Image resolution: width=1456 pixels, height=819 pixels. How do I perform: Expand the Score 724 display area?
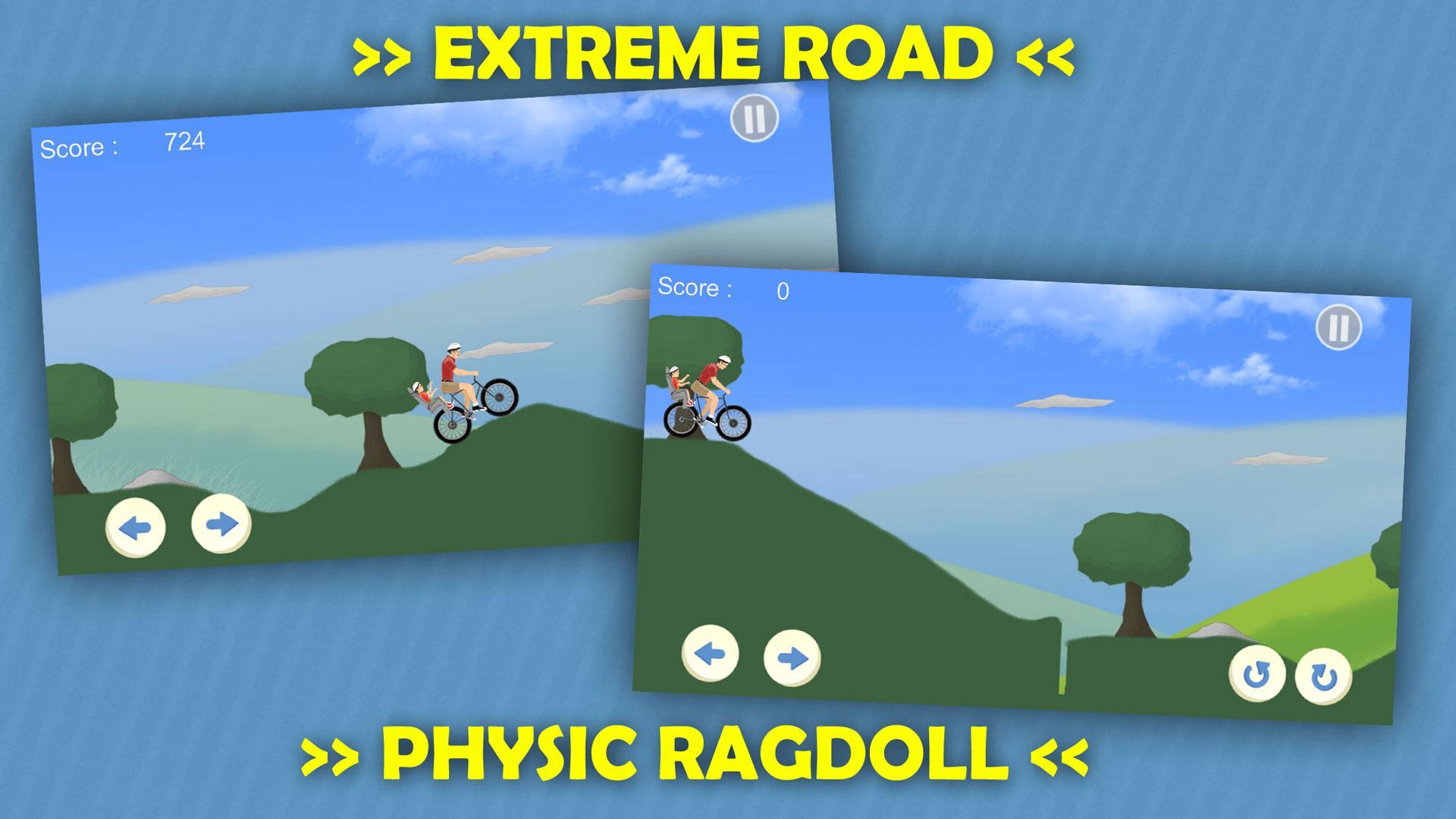coord(121,144)
